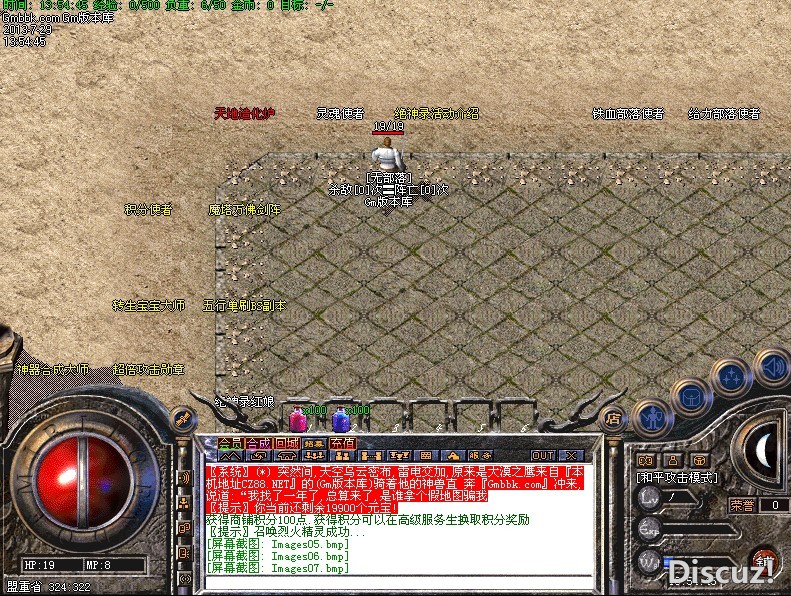Open the 荣誉 honor label

pos(741,505)
